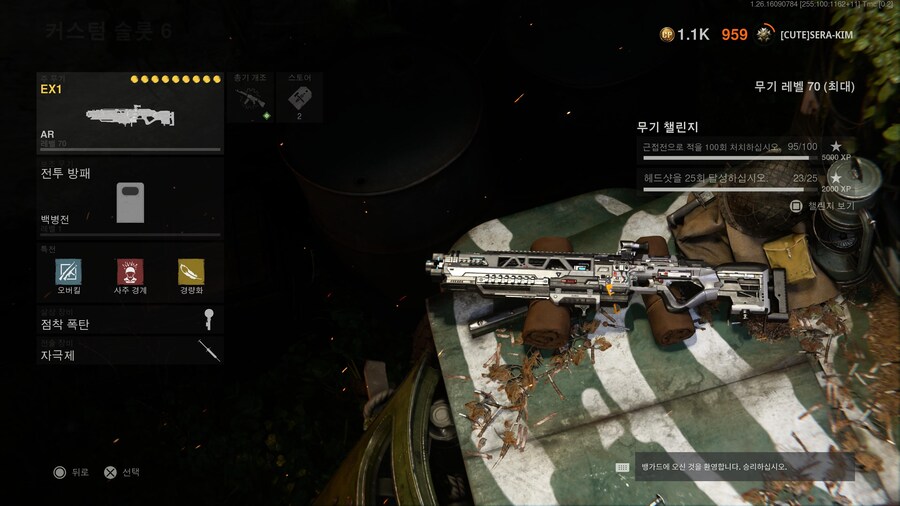Open the 25 headshots weapon challenge
Viewport: 900px width, 506px height.
pyautogui.click(x=746, y=181)
